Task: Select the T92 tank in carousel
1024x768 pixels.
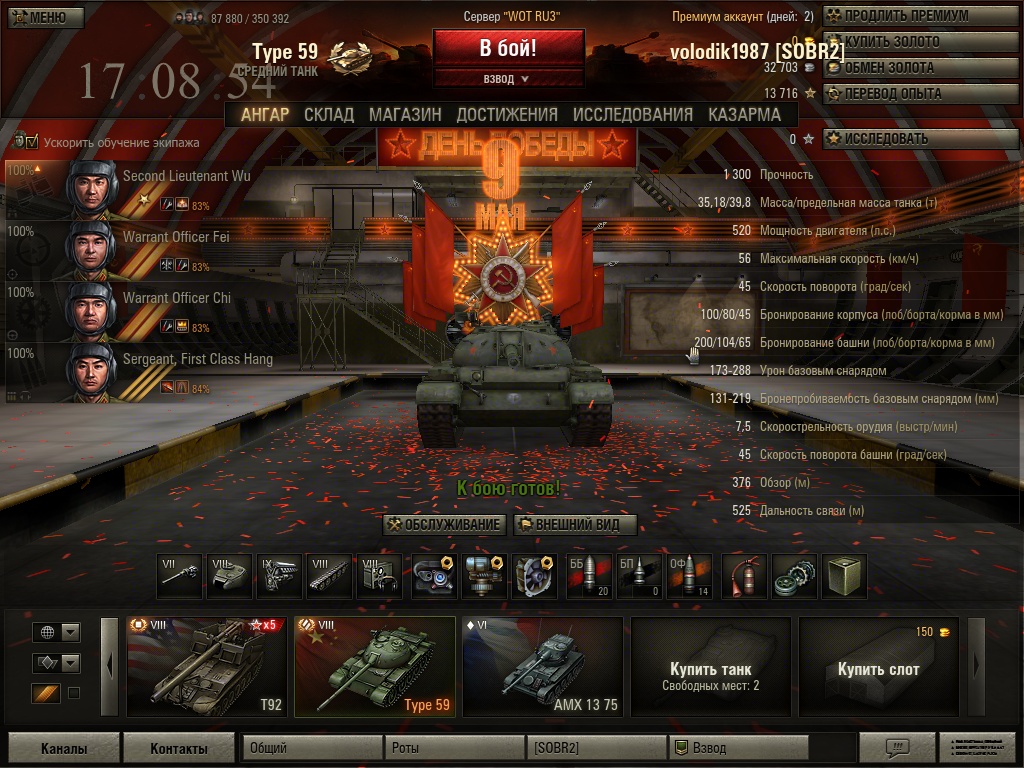Action: [x=206, y=666]
